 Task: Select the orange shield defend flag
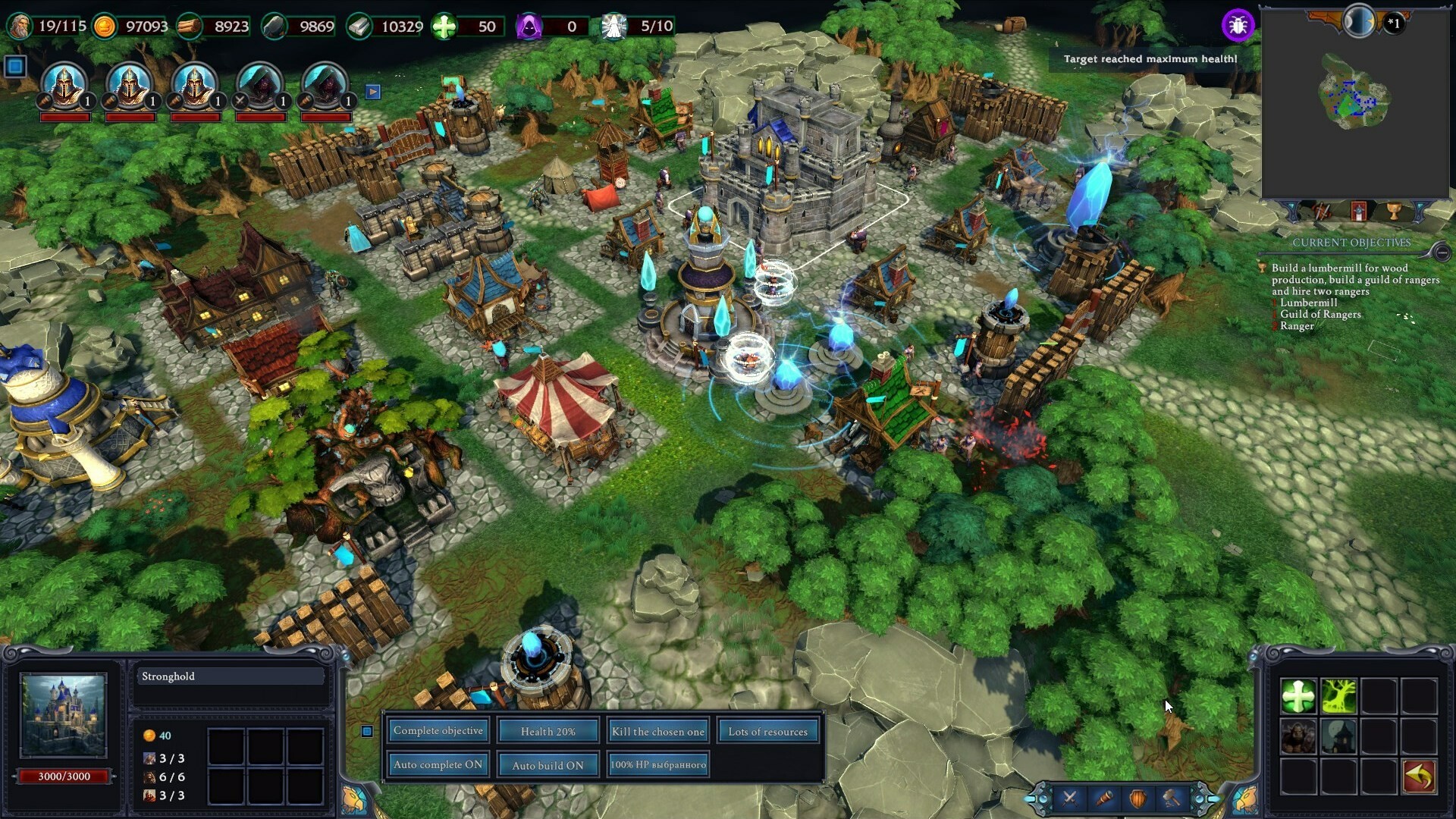[x=1137, y=798]
